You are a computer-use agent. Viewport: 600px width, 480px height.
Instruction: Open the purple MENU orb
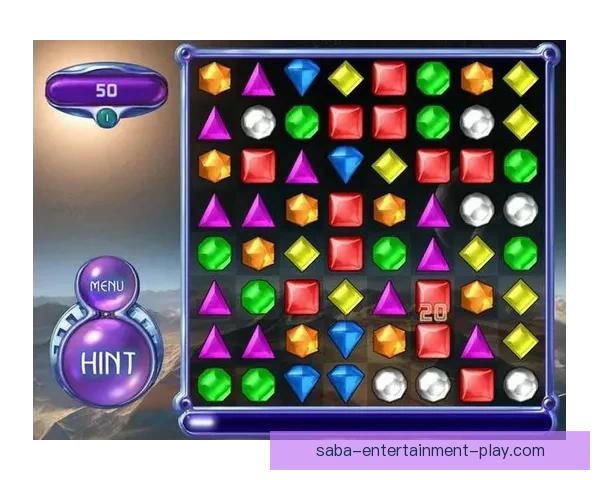pos(107,285)
